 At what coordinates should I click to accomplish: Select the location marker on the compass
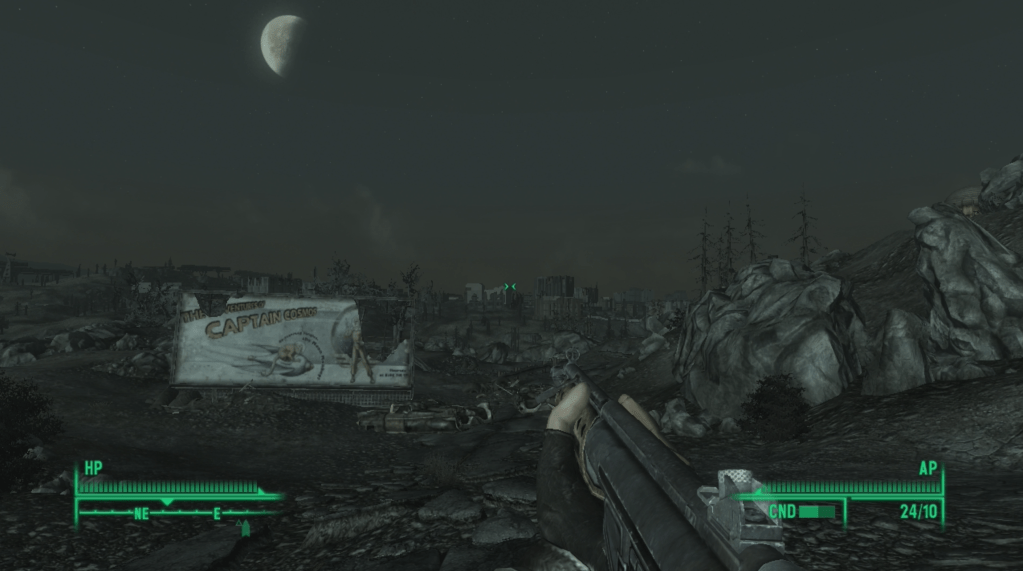tap(245, 527)
